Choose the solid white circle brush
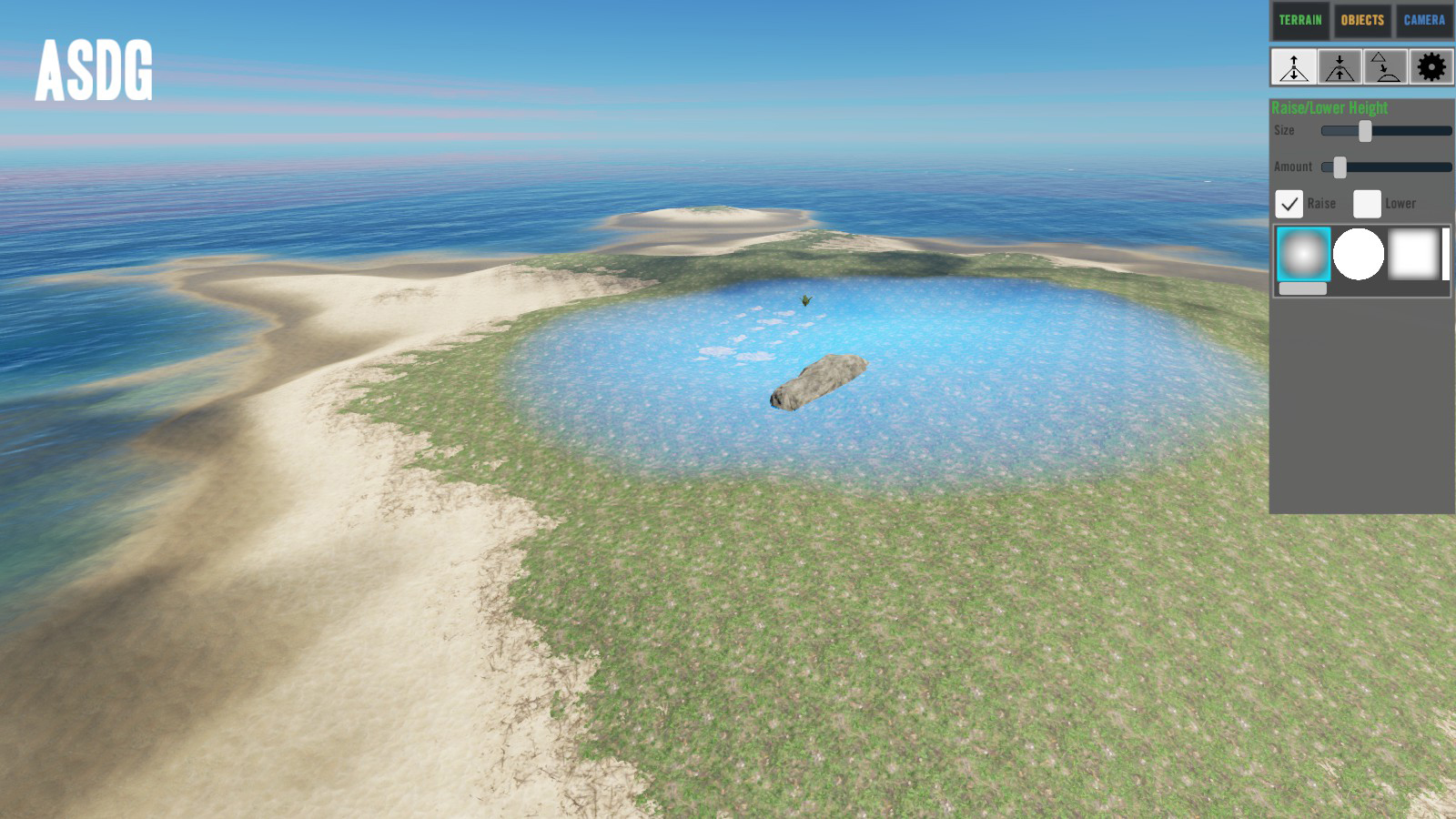 click(x=1359, y=254)
